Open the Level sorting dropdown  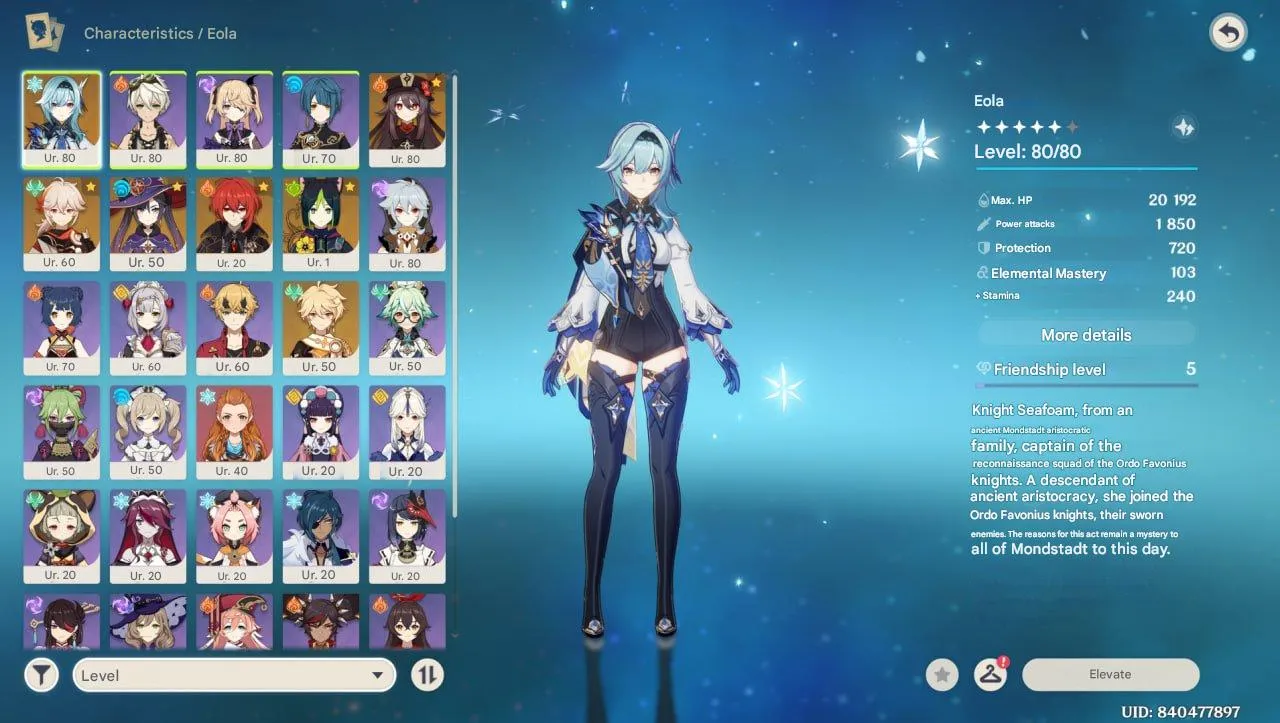coord(234,675)
